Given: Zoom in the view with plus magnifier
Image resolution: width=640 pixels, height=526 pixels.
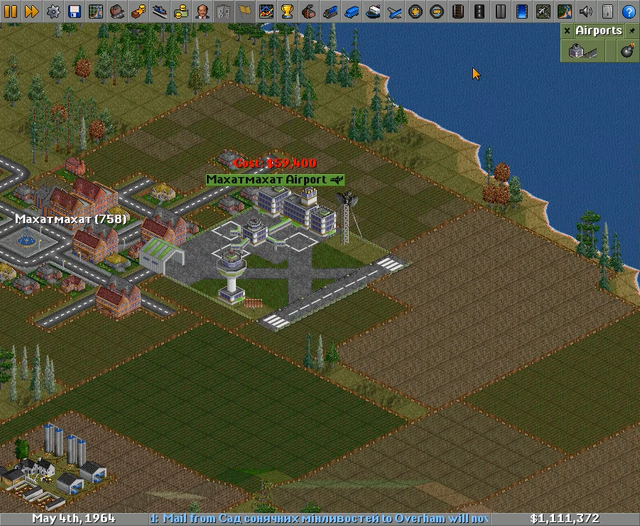Looking at the screenshot, I should click(x=415, y=11).
